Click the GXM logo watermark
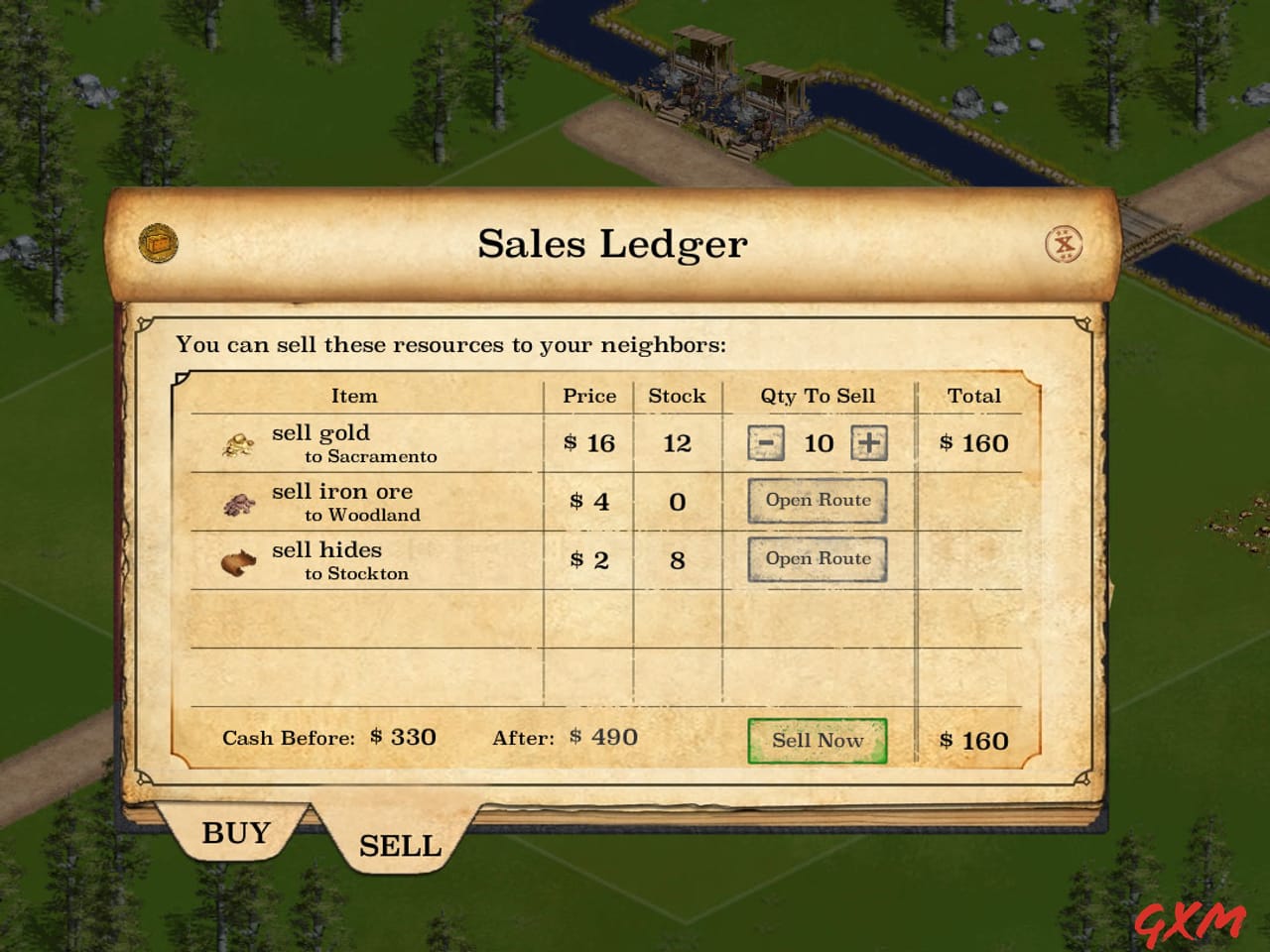Screen dimensions: 1270x952 [1191, 922]
